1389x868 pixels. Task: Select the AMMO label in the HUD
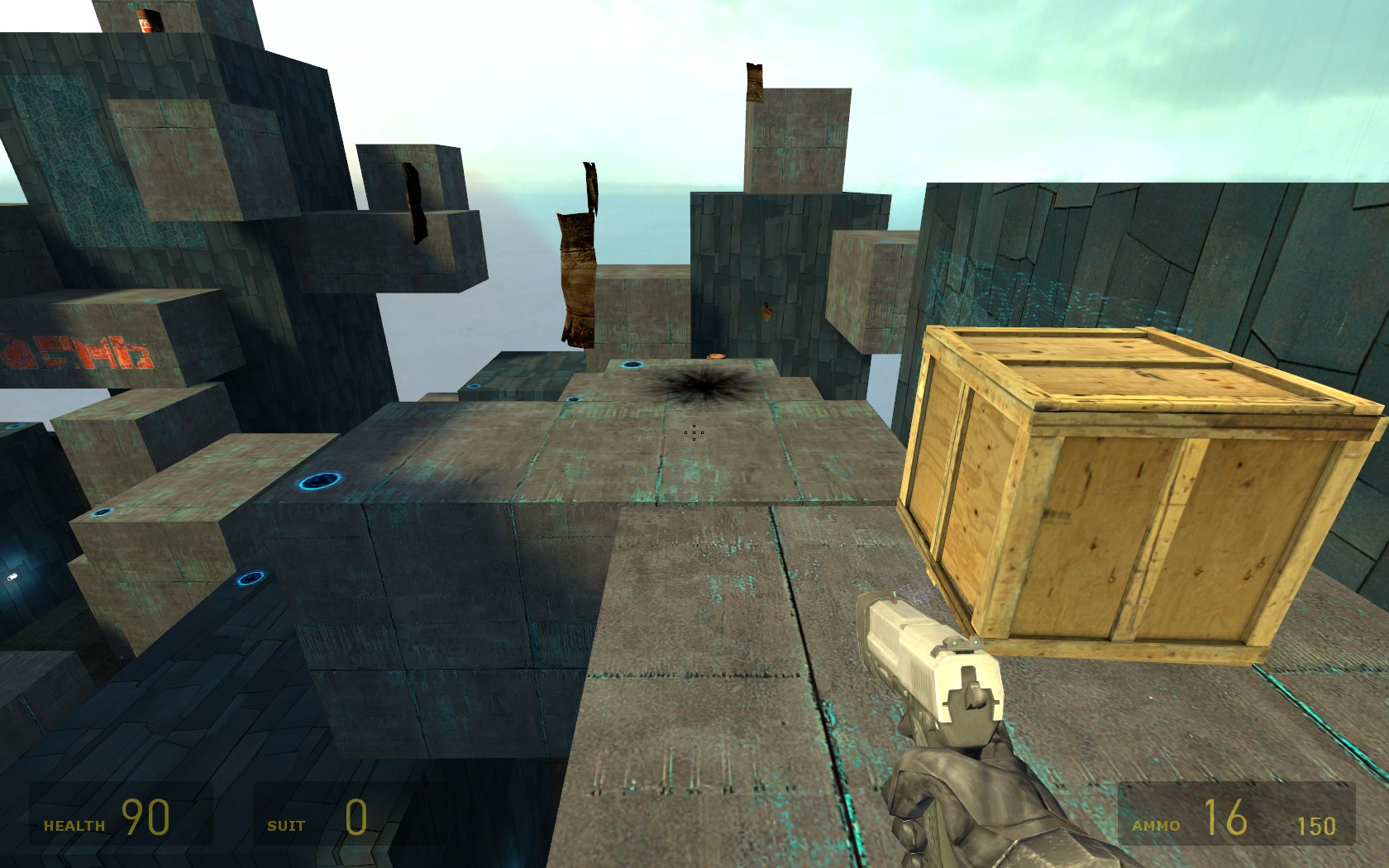pyautogui.click(x=1155, y=825)
